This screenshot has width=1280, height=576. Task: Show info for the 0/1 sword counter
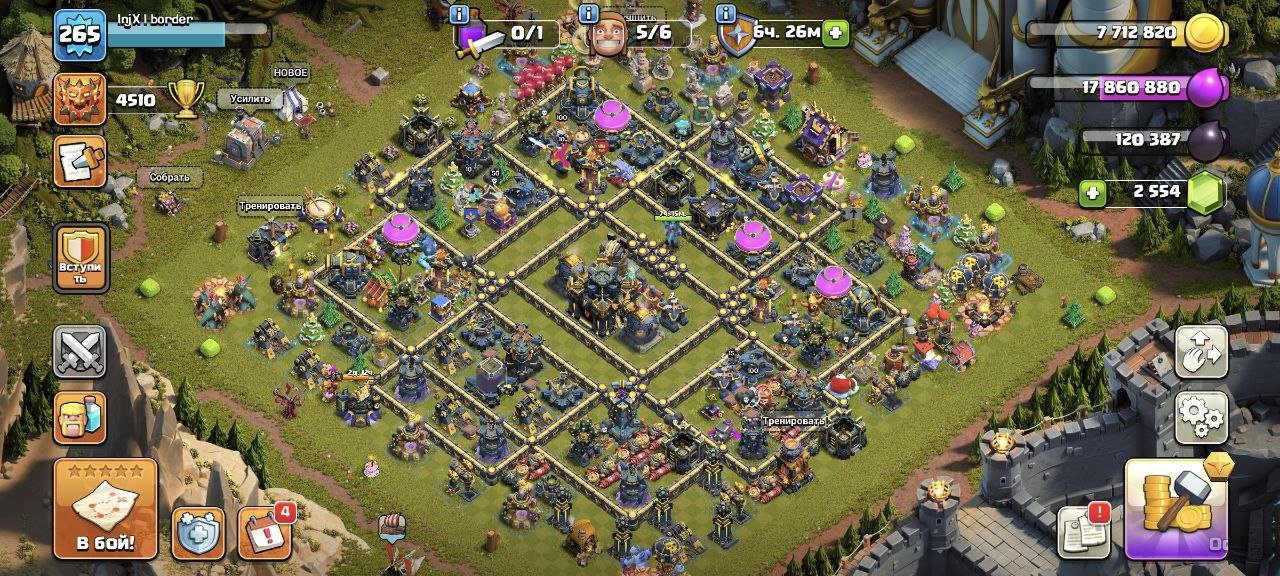point(460,15)
